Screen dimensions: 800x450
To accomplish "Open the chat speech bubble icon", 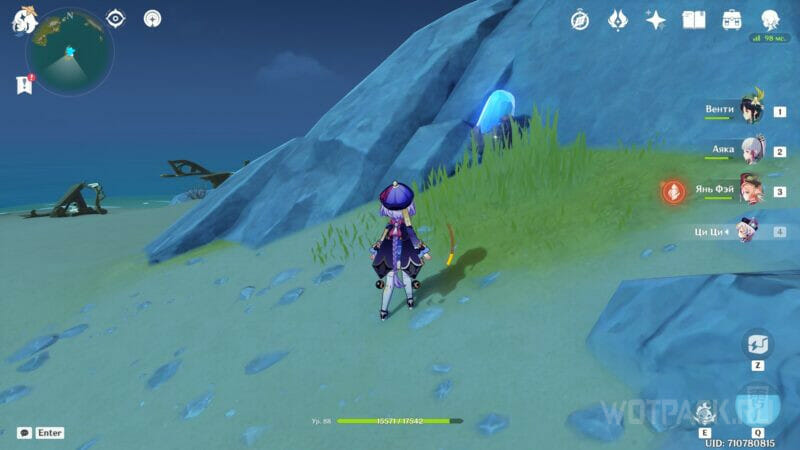I will [x=24, y=433].
